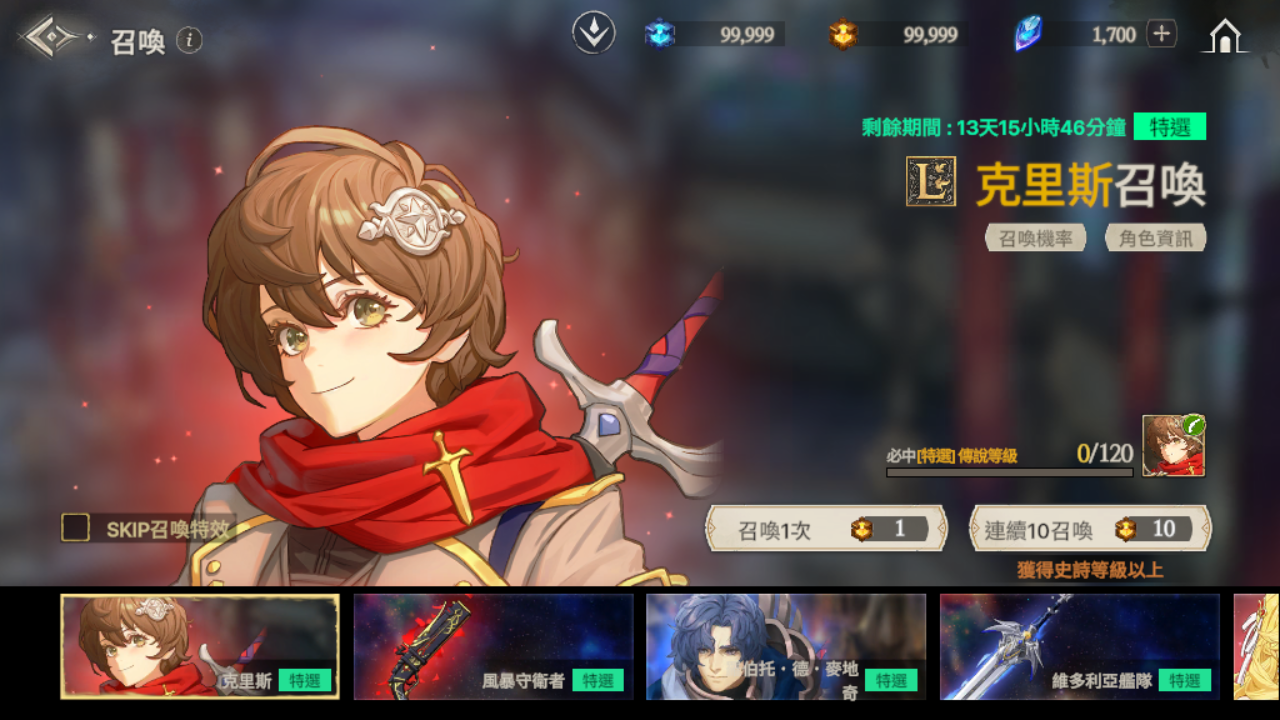Viewport: 1280px width, 720px height.
Task: Summon once with 召喚1次
Action: [x=826, y=529]
